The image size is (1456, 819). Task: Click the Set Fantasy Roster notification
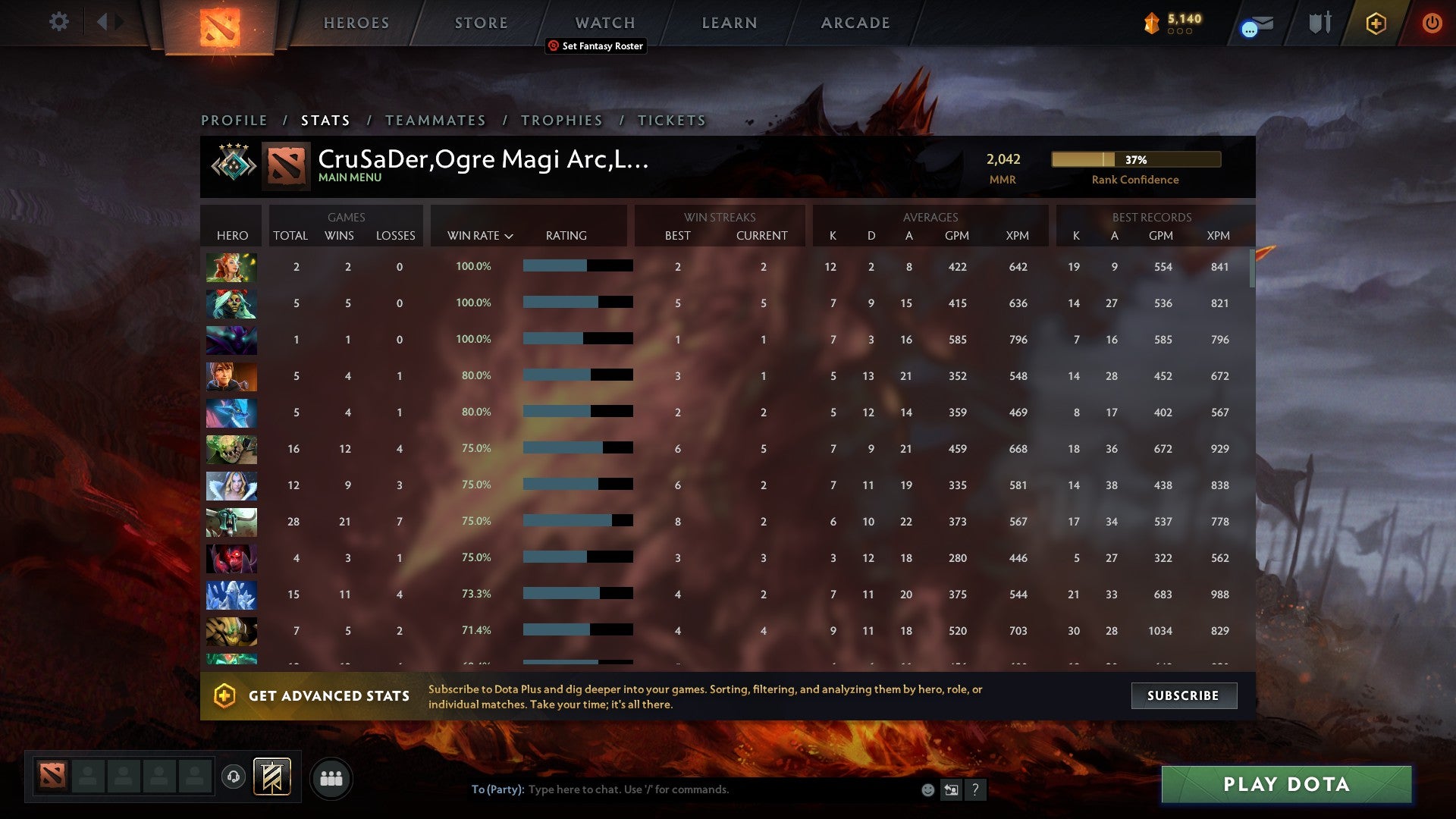(595, 46)
